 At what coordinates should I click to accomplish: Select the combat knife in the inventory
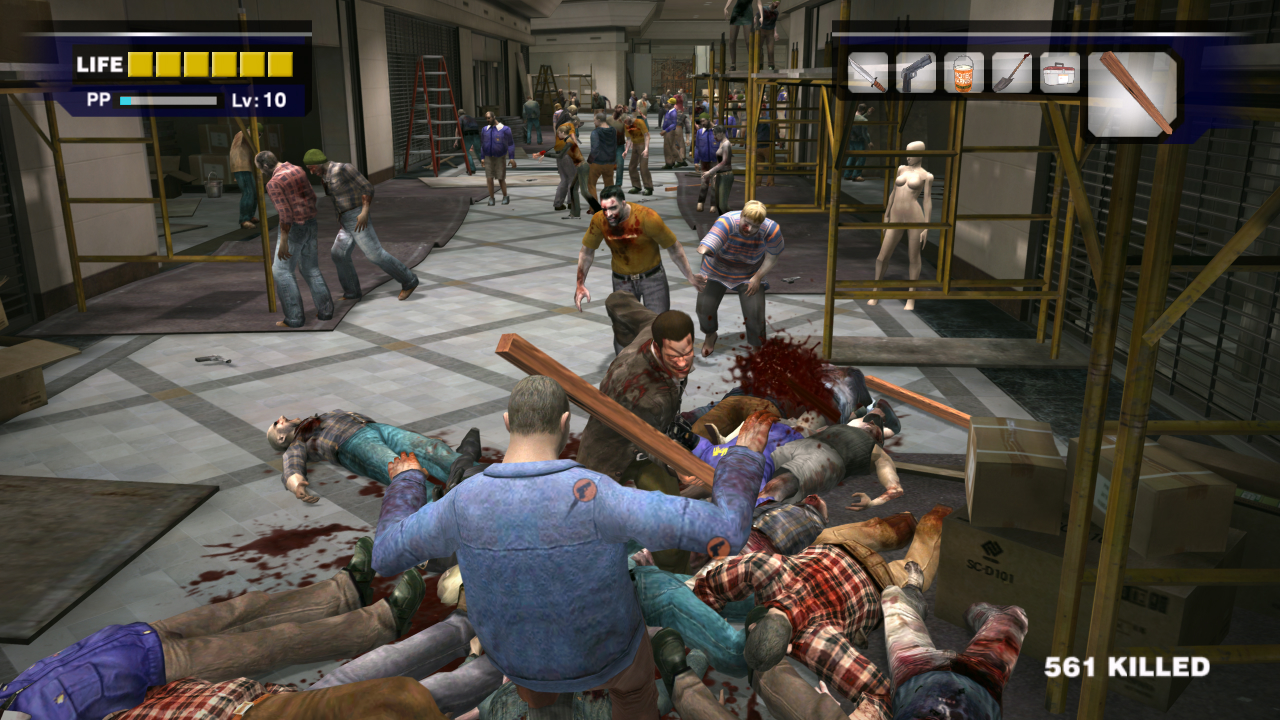pos(866,73)
